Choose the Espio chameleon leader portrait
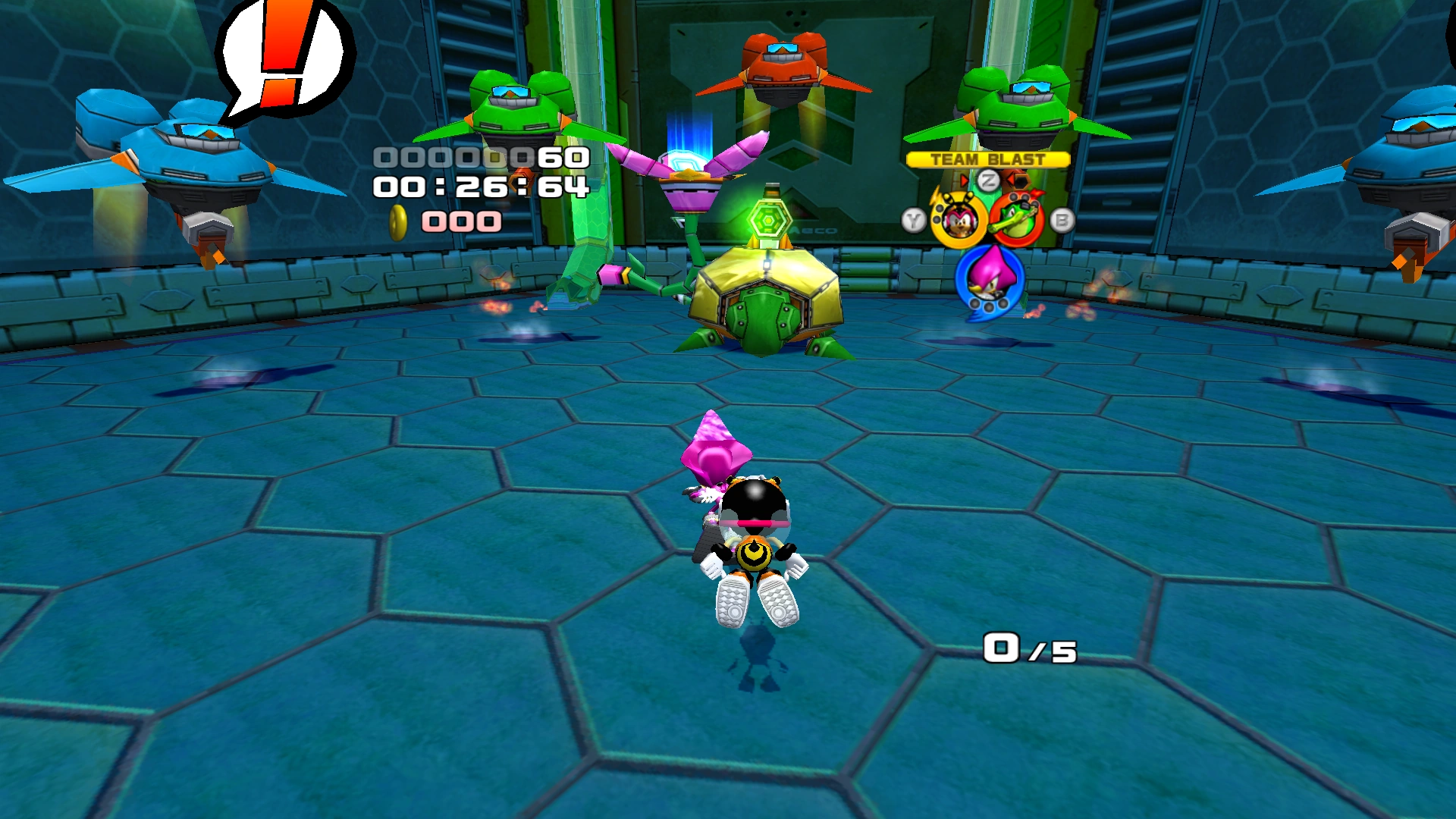This screenshot has width=1456, height=819. point(989,279)
